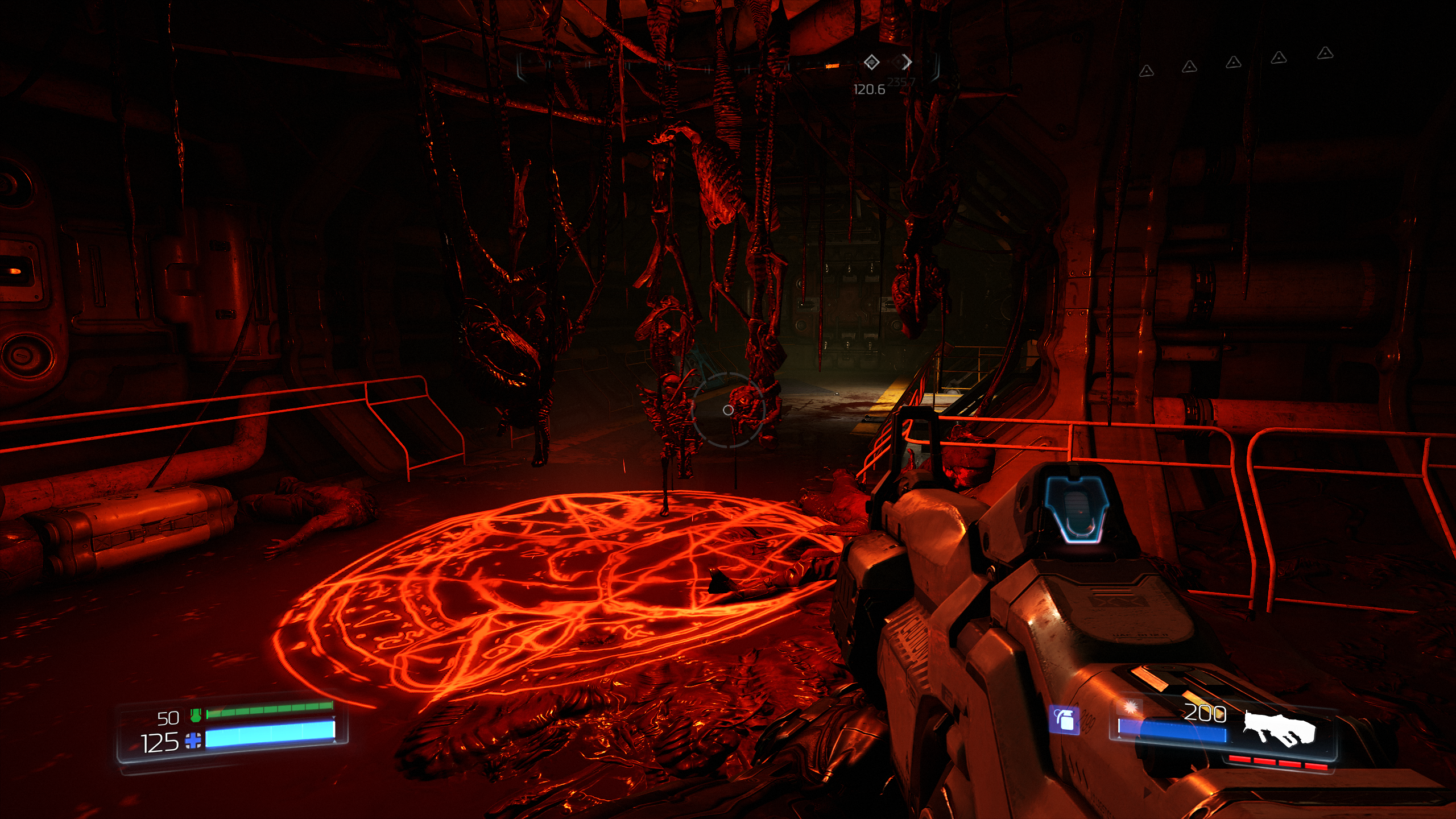This screenshot has width=1456, height=819.
Task: Click the compass arrow beside the diamond marker
Action: (x=907, y=61)
